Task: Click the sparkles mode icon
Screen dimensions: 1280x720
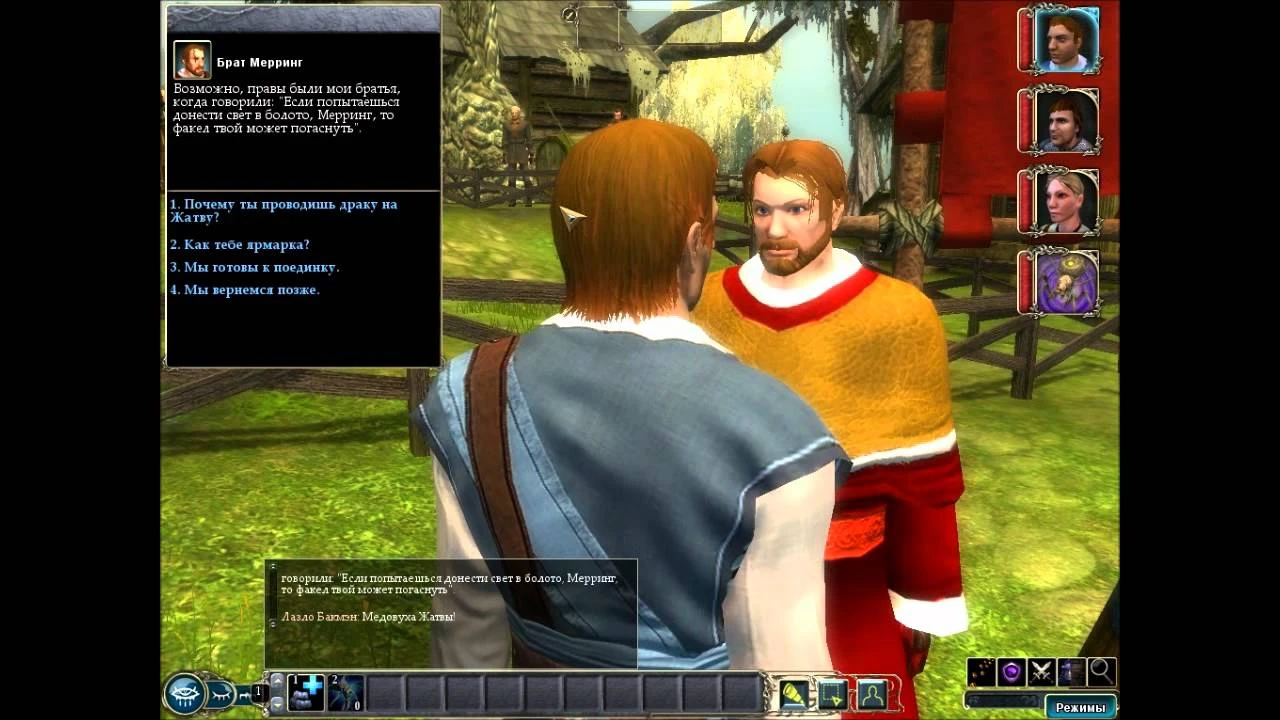Action: click(x=982, y=672)
